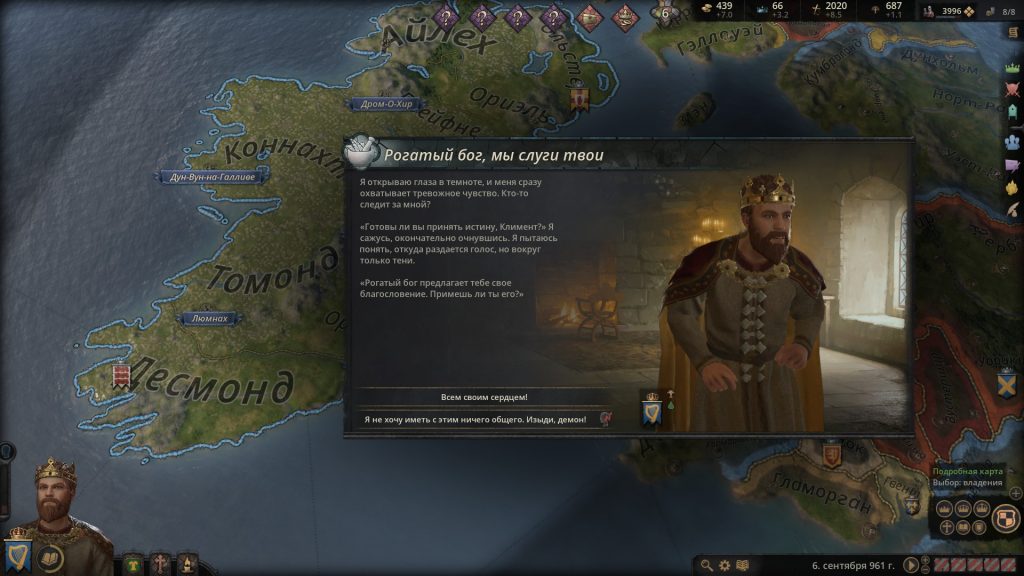
Task: Open the player ruler portrait
Action: (x=56, y=496)
